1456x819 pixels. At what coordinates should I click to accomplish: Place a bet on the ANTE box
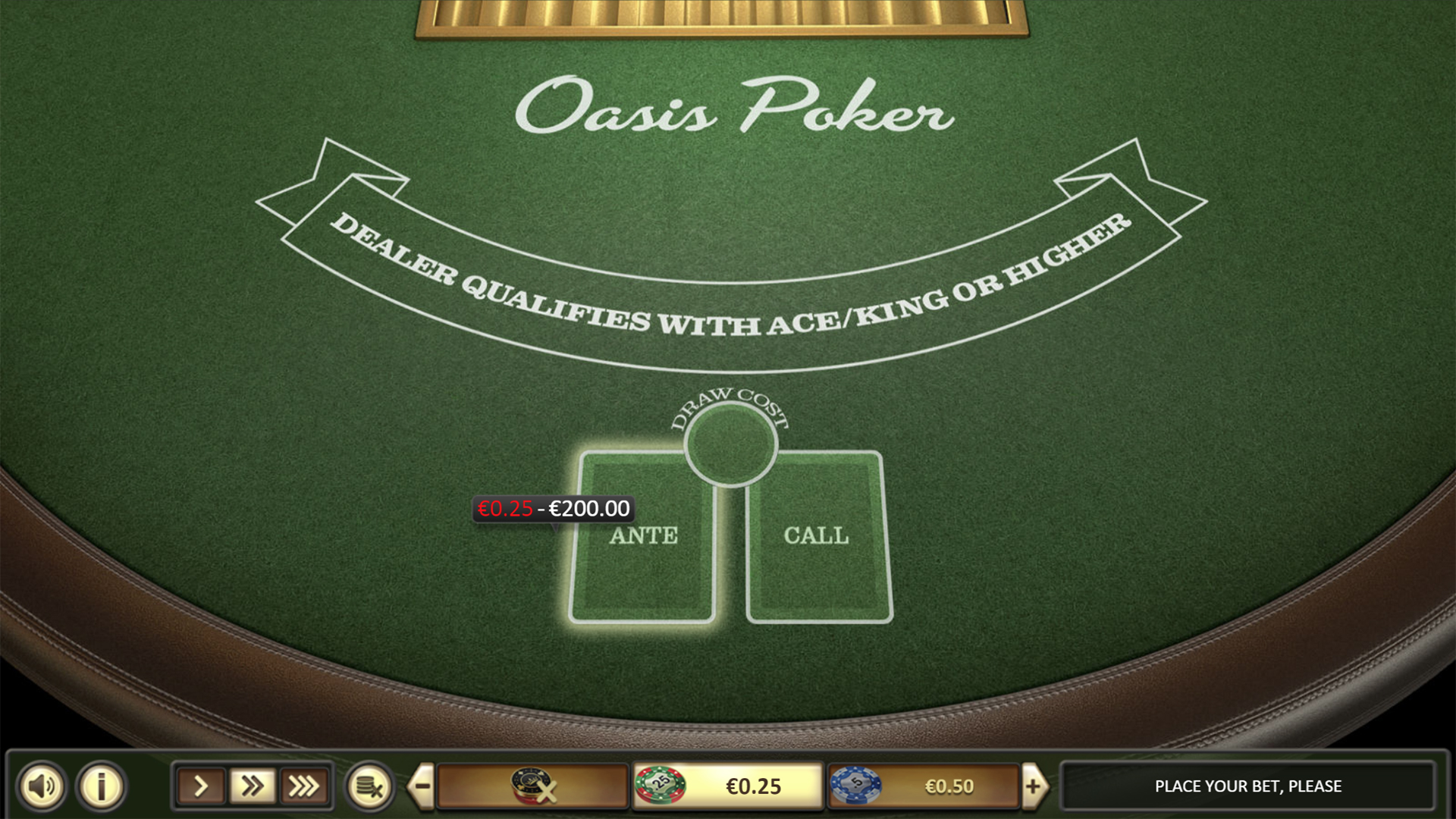643,536
